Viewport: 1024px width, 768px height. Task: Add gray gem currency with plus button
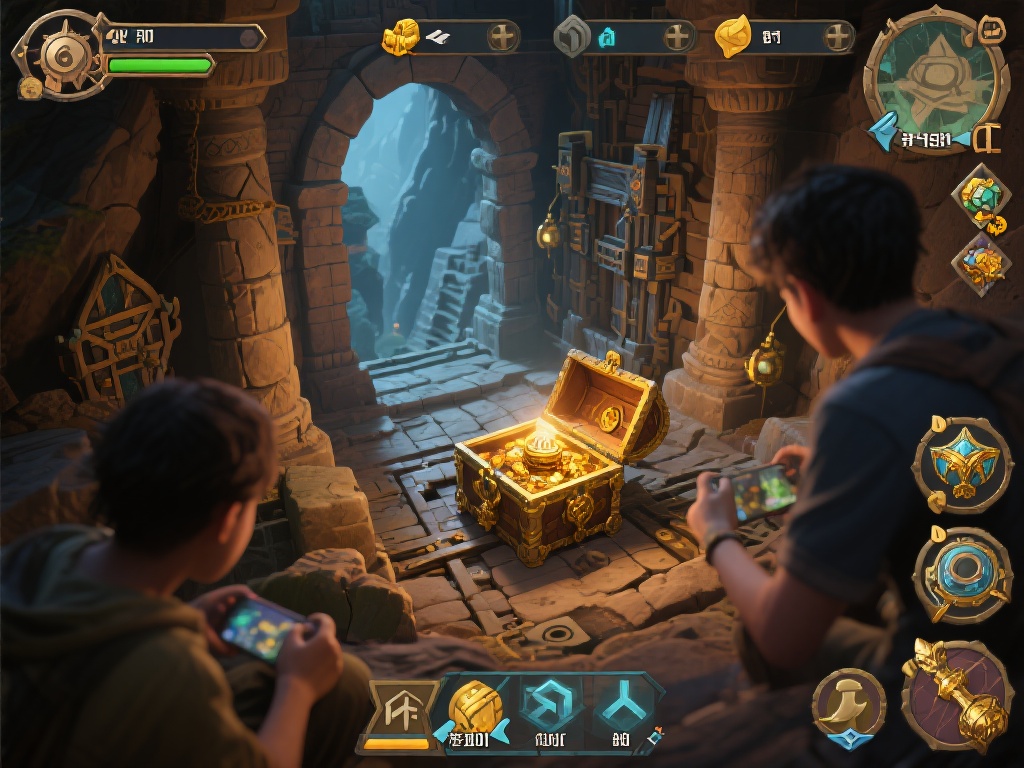679,38
